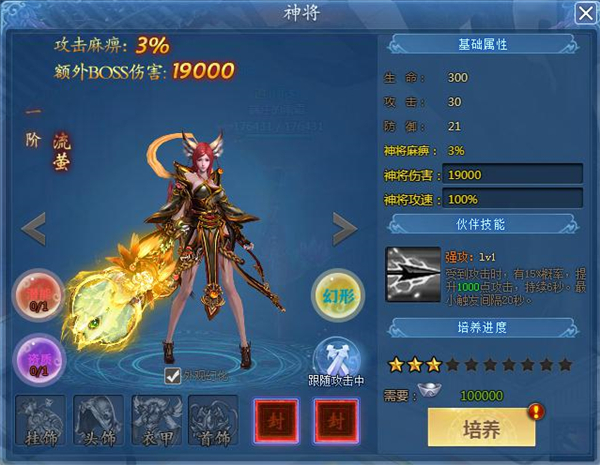The height and width of the screenshot is (465, 600).
Task: Toggle the 外观幻化 appearance checkbox
Action: point(173,376)
